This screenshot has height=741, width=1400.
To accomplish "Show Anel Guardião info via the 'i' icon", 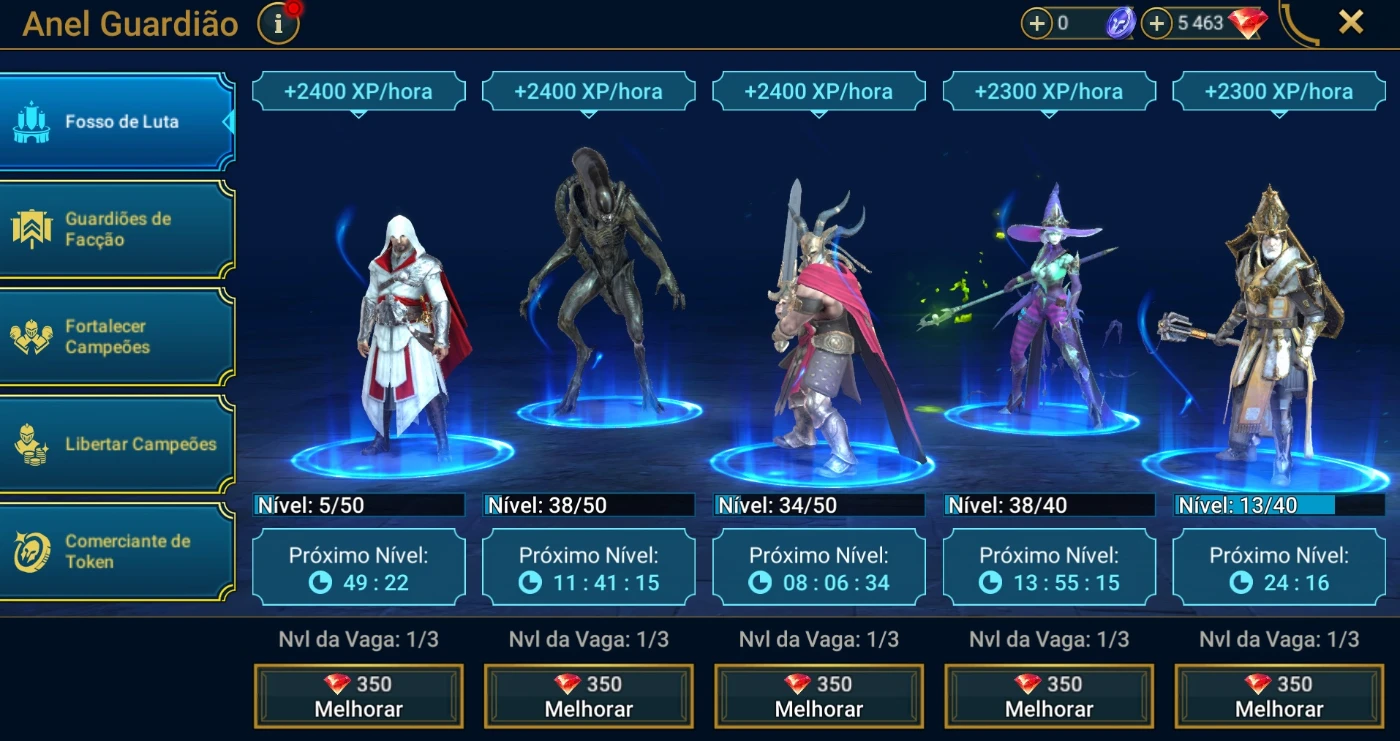I will (x=278, y=24).
